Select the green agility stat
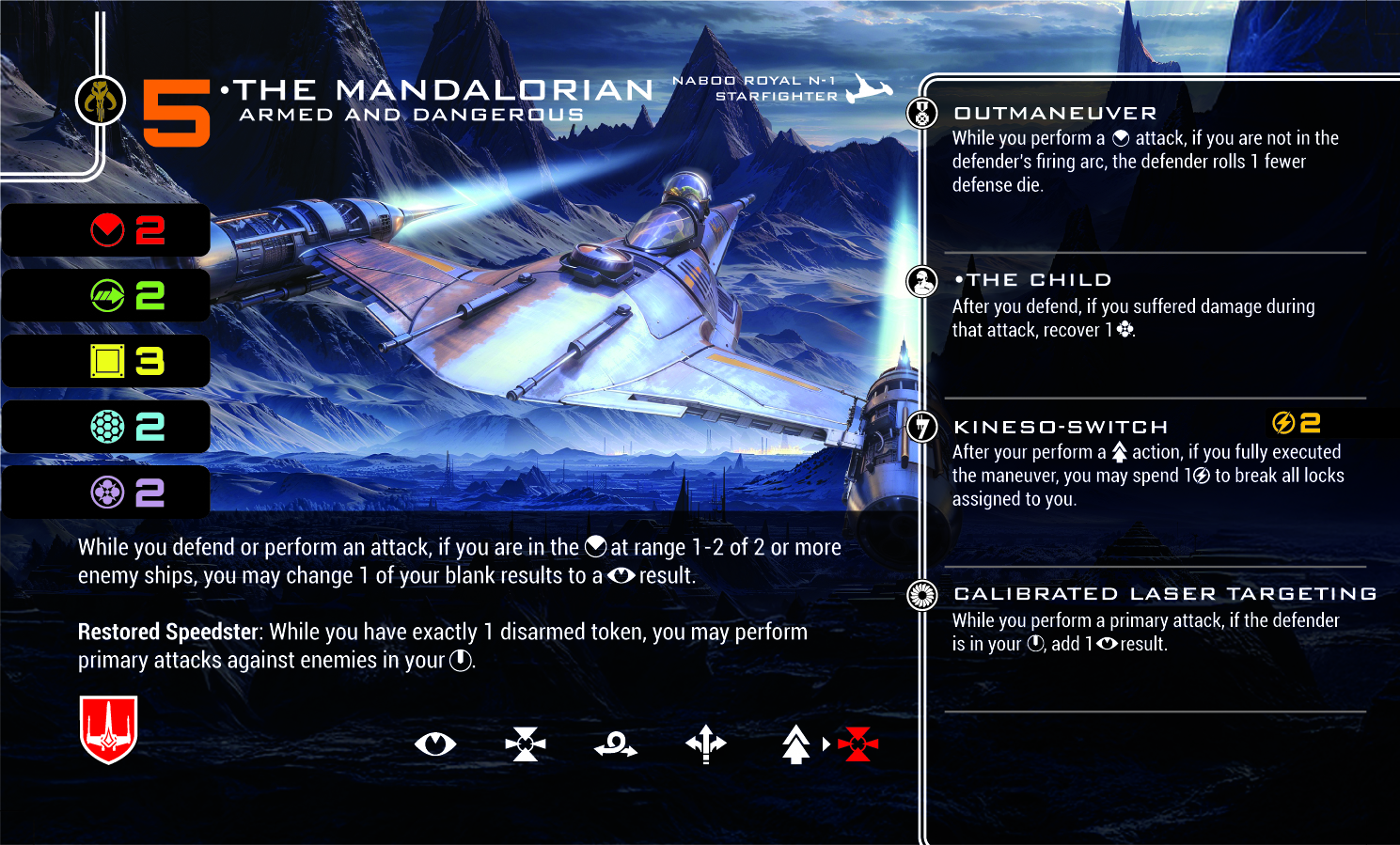Screen dimensions: 1400x845 (127, 296)
